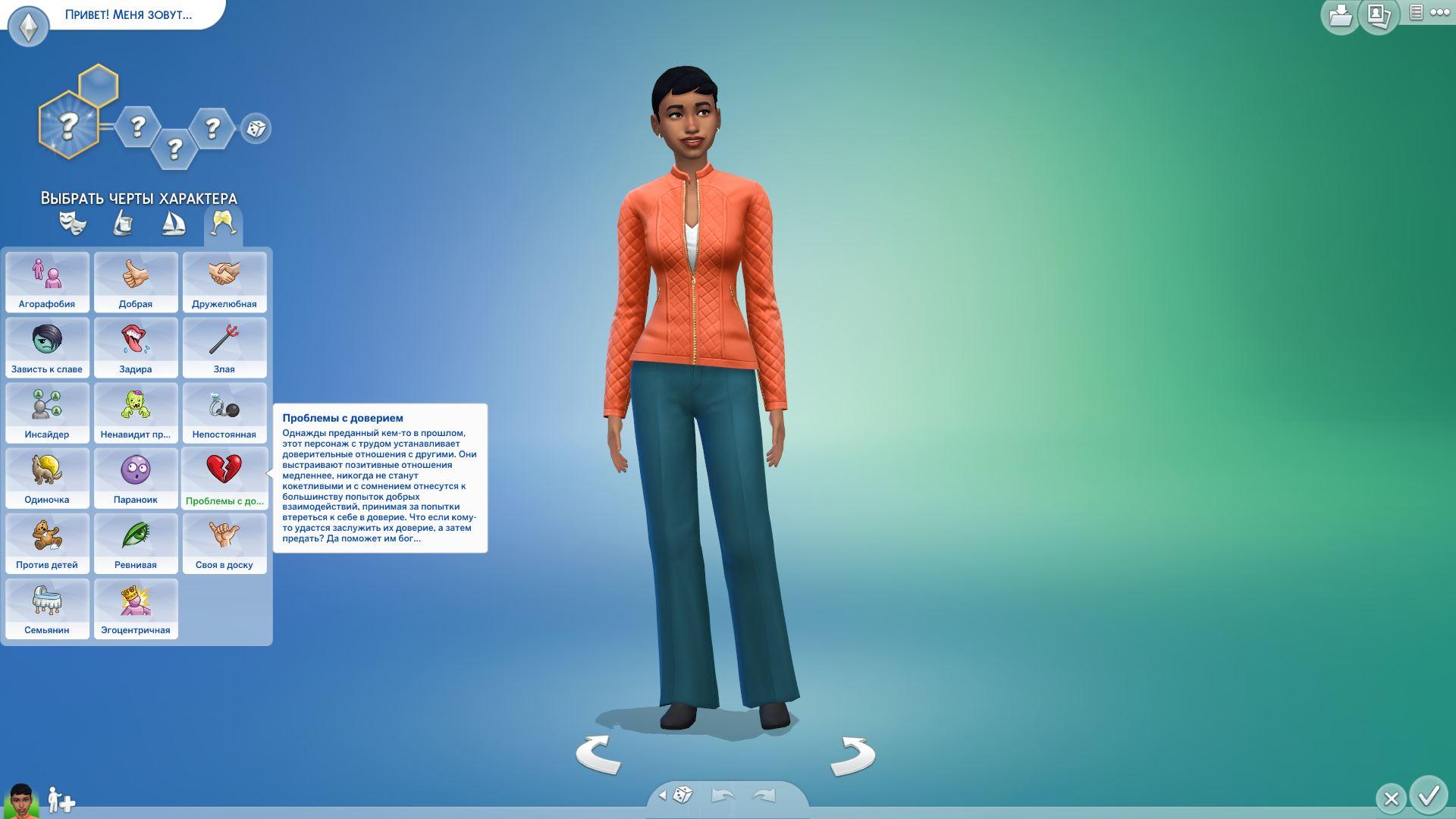Select the Ревнивая trait
Viewport: 1456px width, 819px height.
[x=136, y=543]
